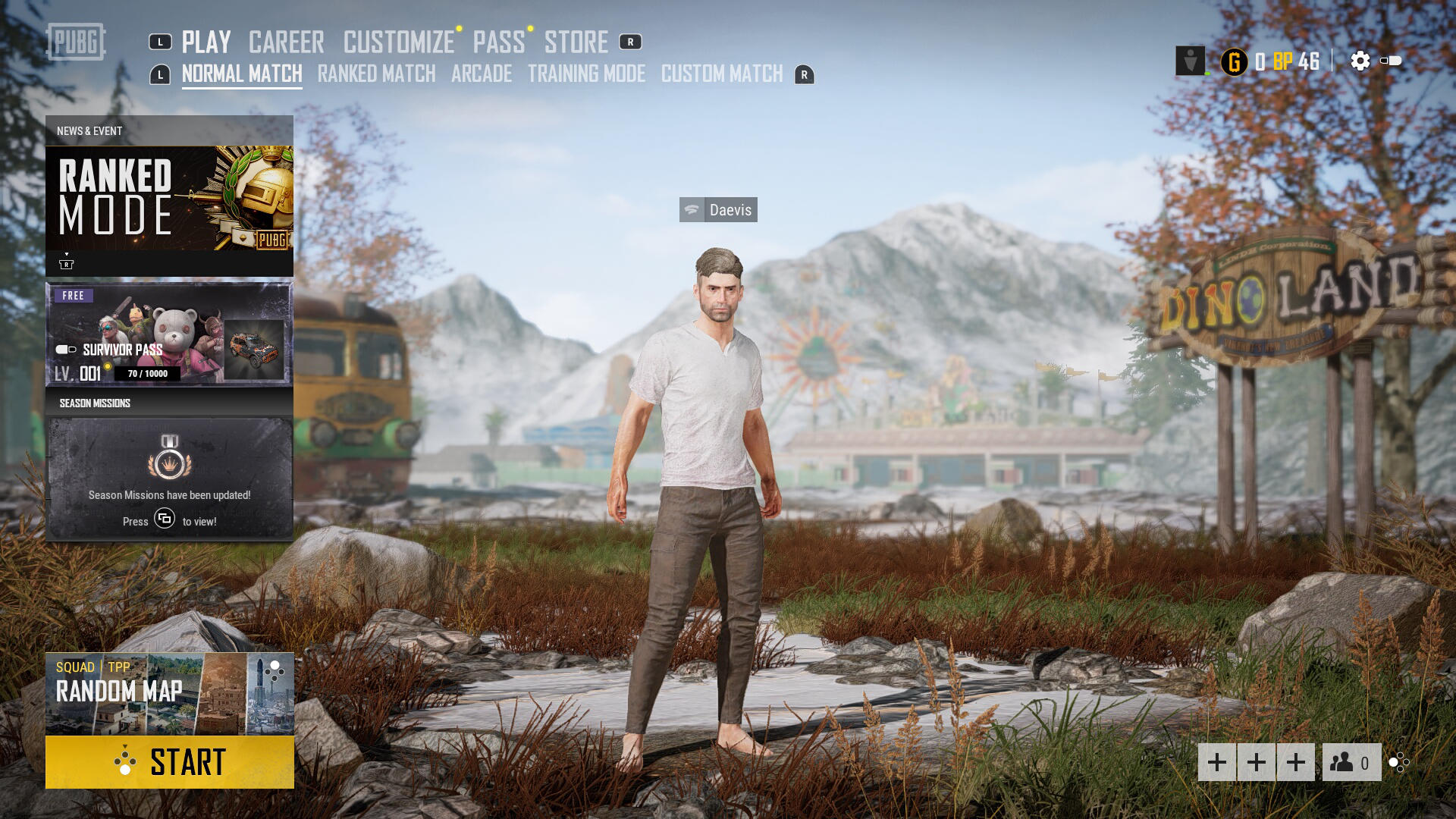Open the friends list icon
Screen dimensions: 1456x819
1351,762
